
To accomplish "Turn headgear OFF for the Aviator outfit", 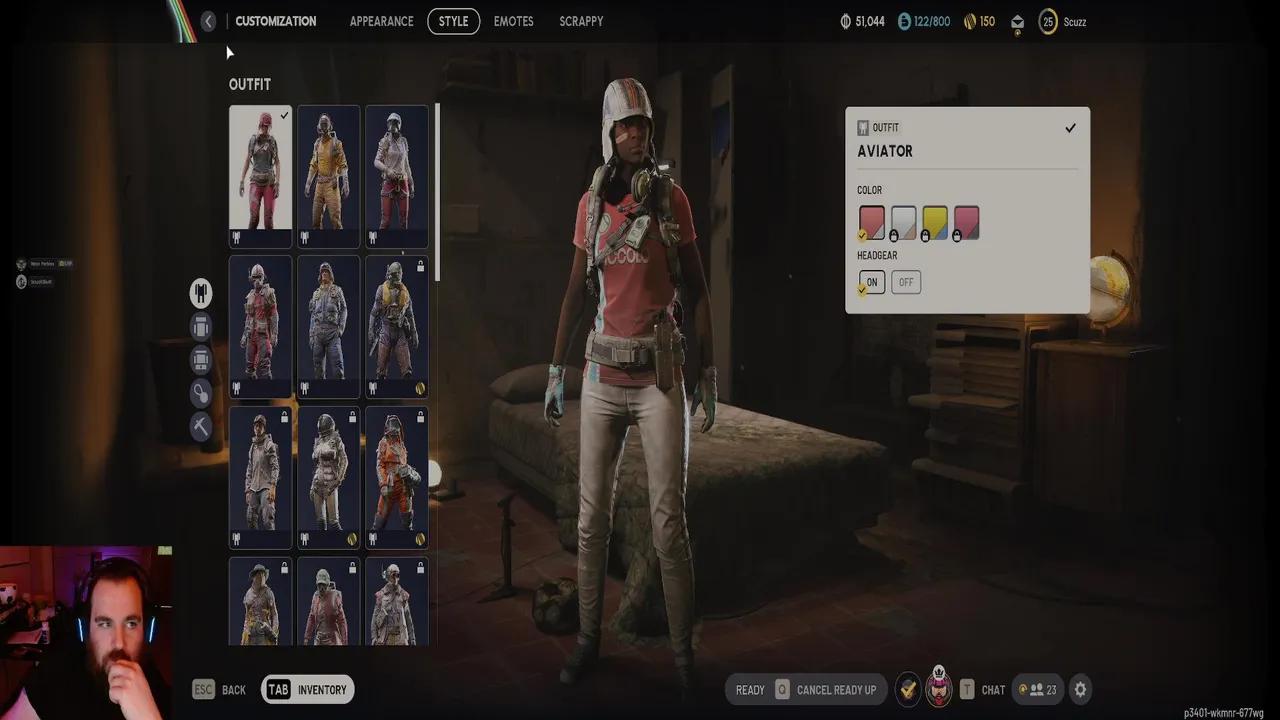I will [x=905, y=282].
